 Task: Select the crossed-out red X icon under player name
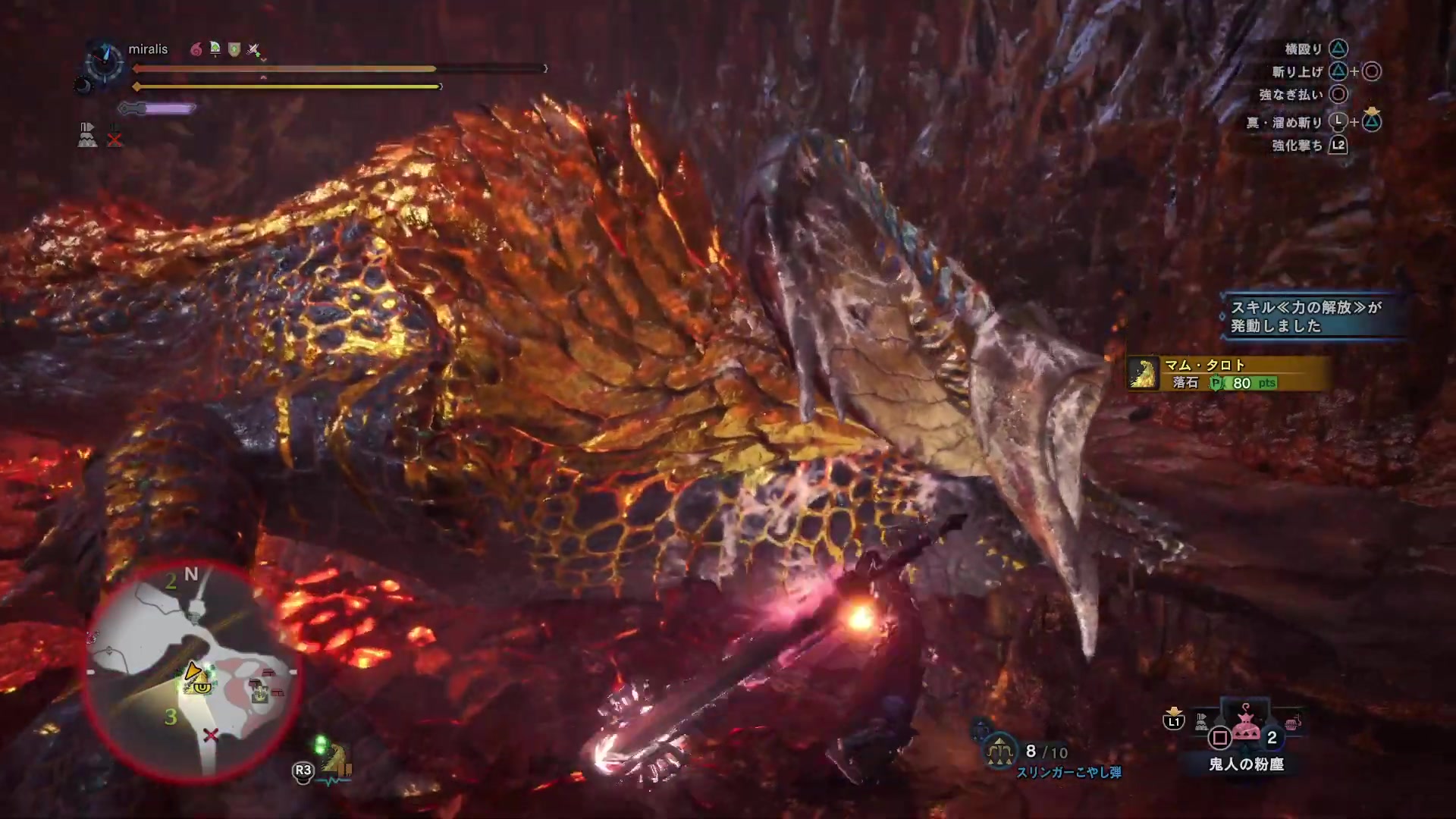(115, 140)
